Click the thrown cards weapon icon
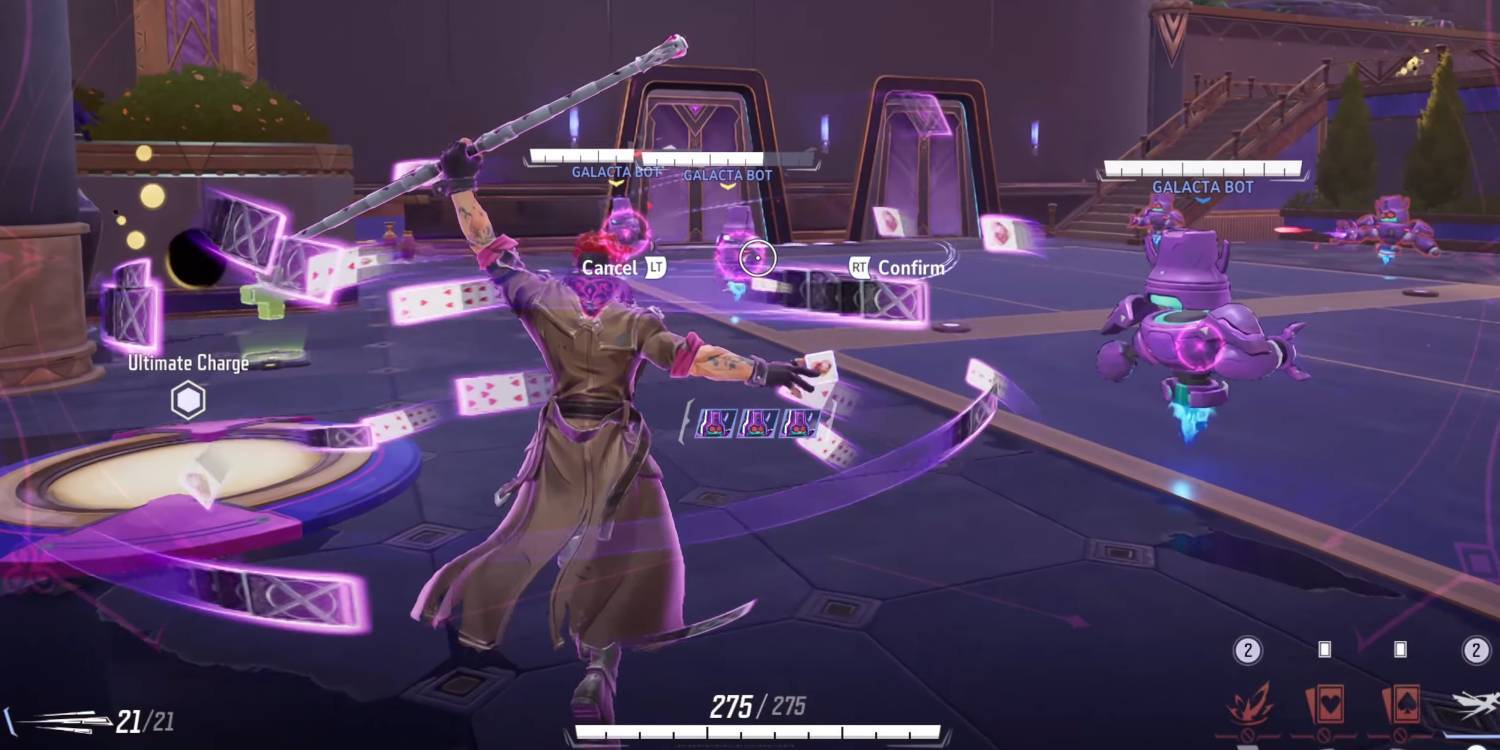The width and height of the screenshot is (1500, 750). click(58, 721)
